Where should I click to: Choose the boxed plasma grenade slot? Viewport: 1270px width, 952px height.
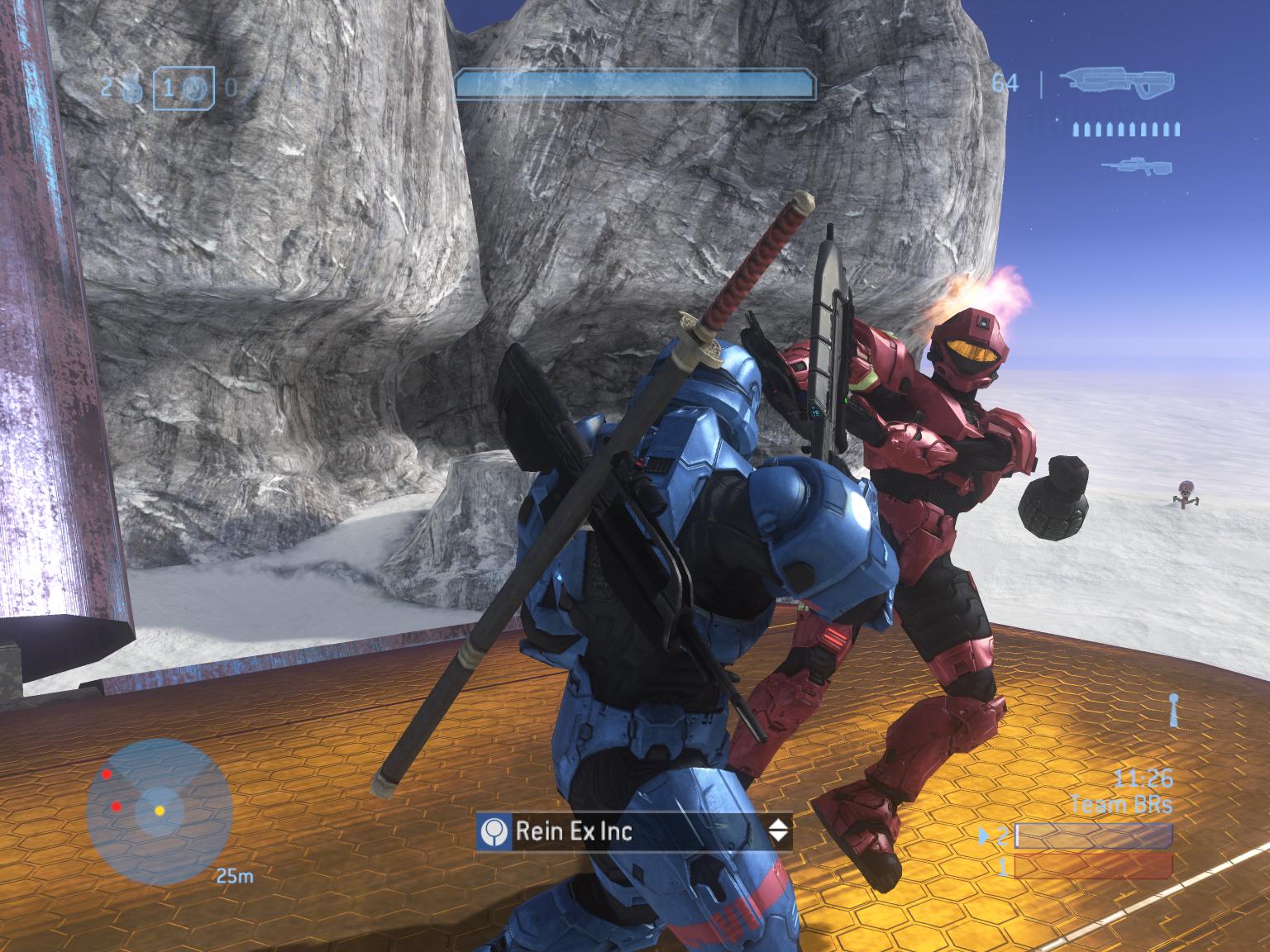[x=184, y=88]
